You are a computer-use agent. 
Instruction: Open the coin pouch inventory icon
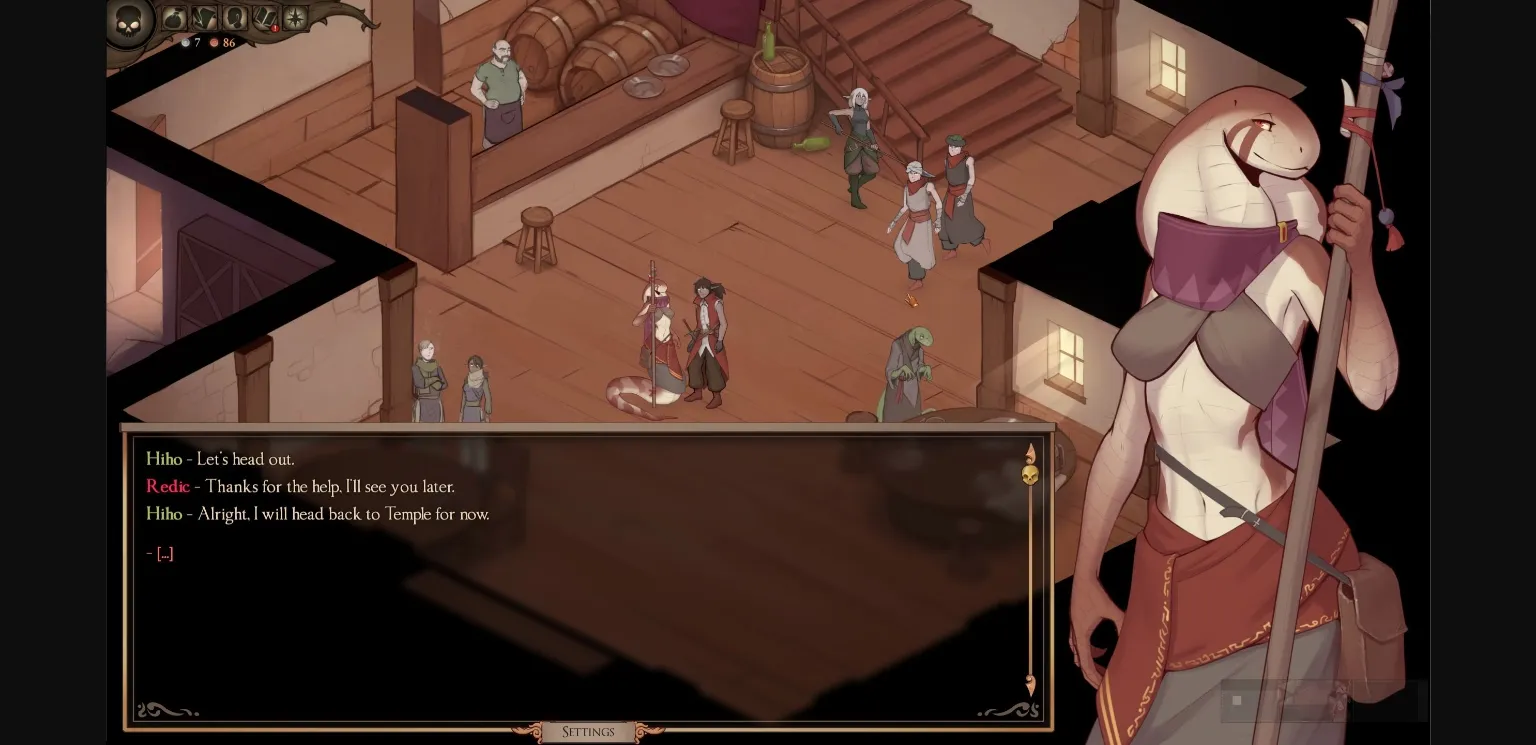[x=173, y=18]
